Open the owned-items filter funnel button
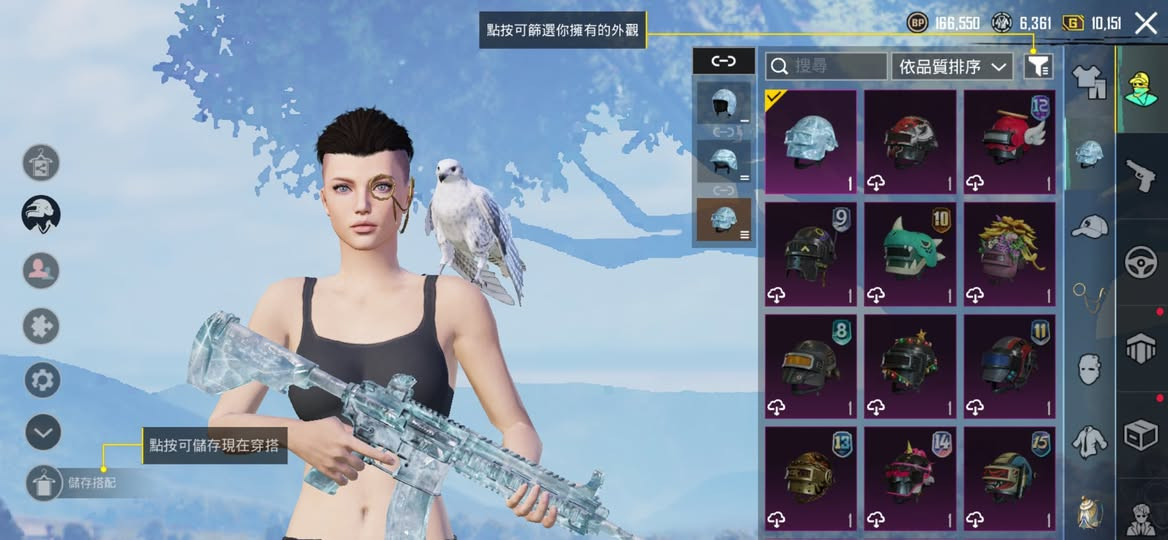 [1038, 67]
